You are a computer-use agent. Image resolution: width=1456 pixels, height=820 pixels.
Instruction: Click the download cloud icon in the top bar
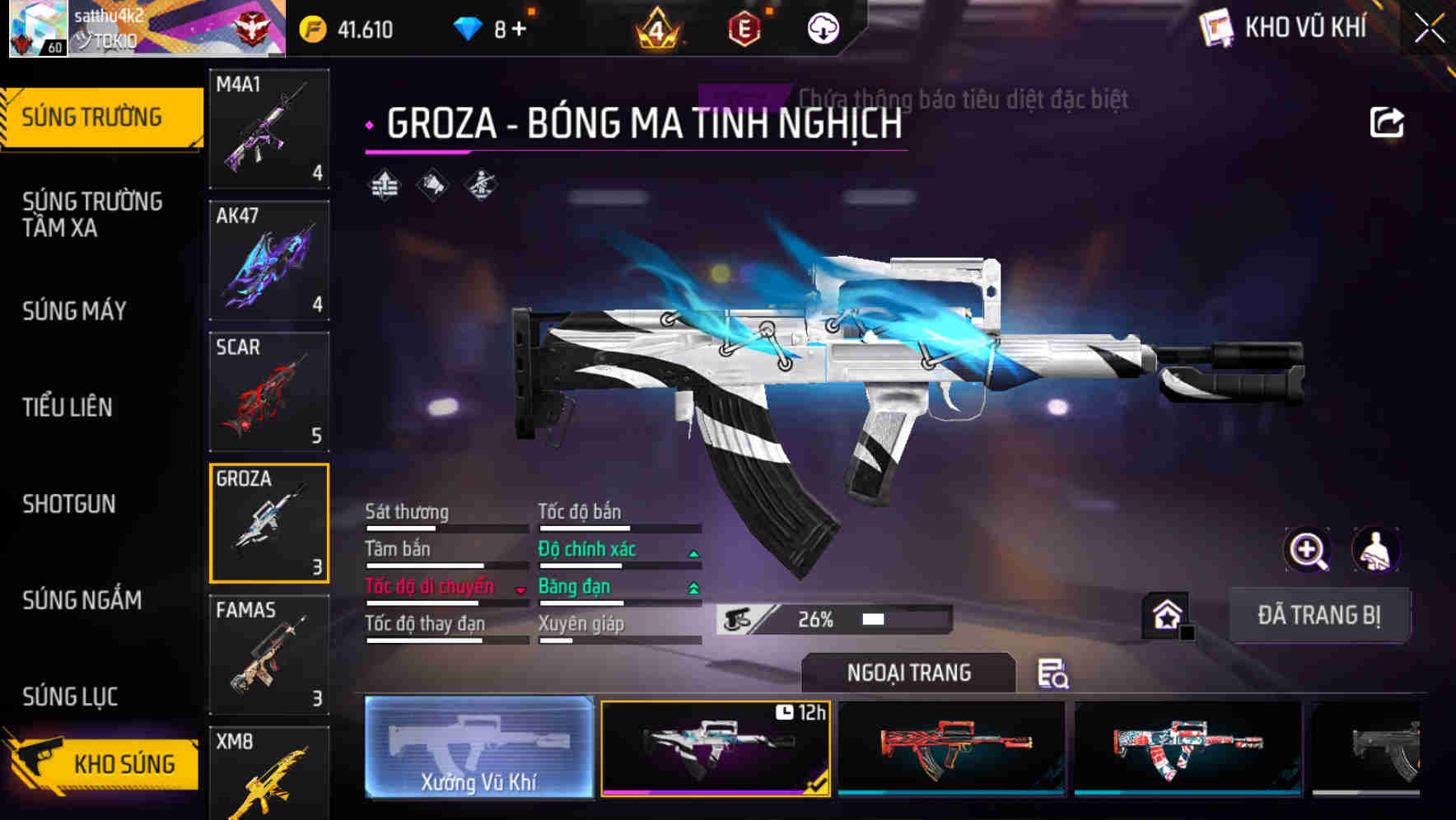(x=822, y=27)
